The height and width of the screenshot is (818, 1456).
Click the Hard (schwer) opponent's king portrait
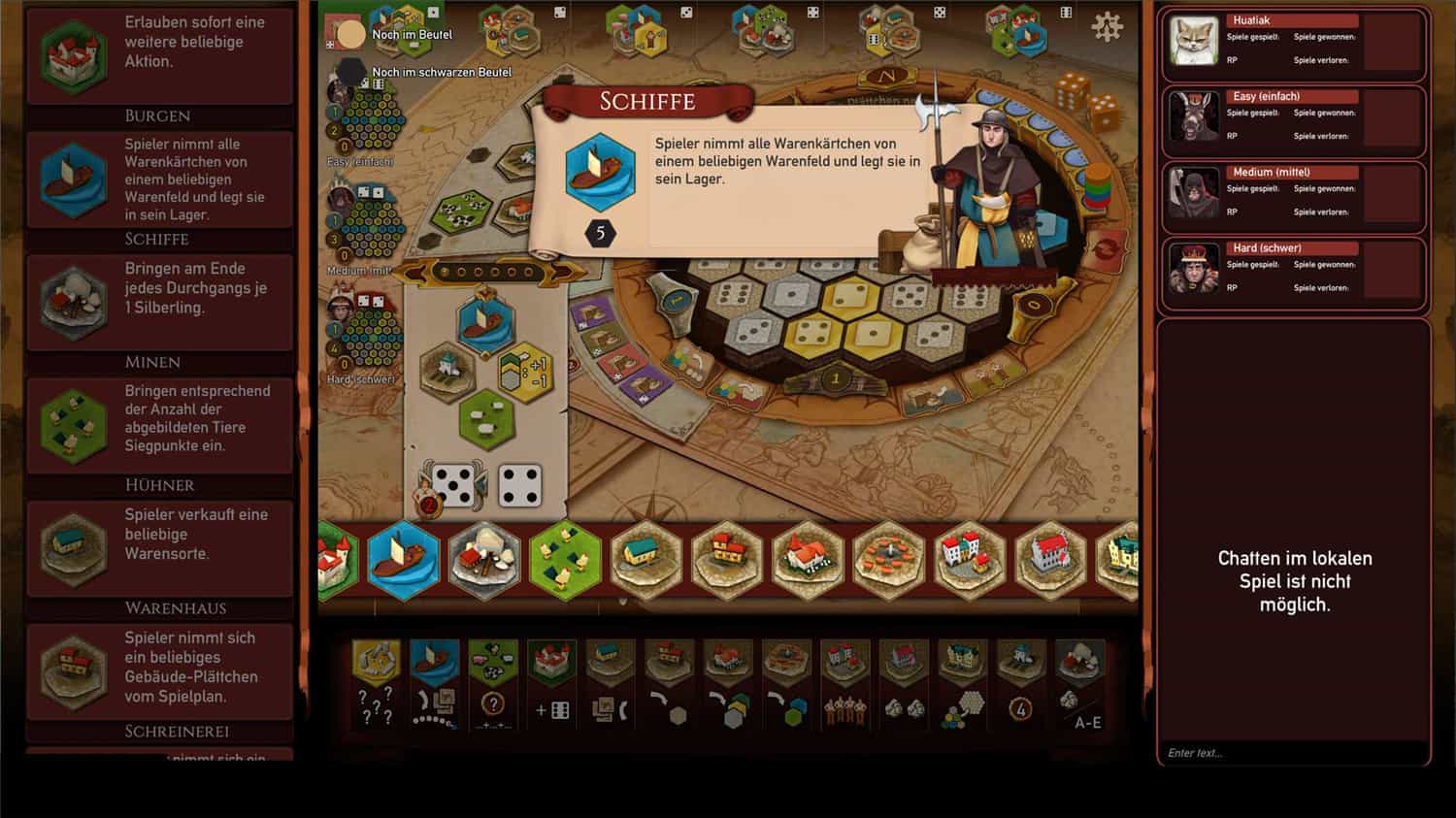[x=1193, y=269]
